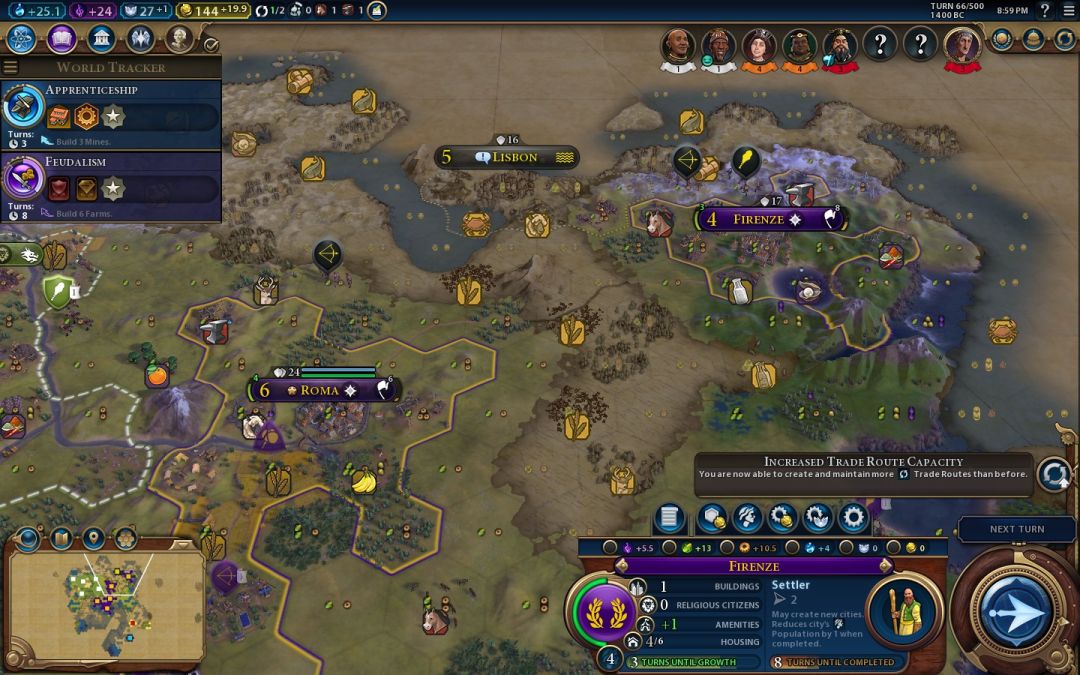Screen dimensions: 1080x675
Task: Open the civics tree button
Action: pyautogui.click(x=61, y=39)
